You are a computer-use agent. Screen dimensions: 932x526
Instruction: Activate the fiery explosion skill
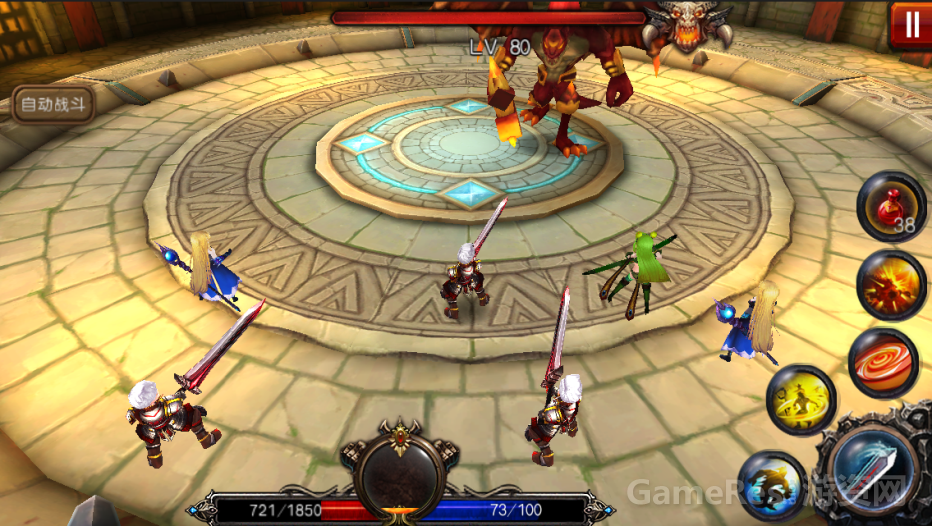891,283
